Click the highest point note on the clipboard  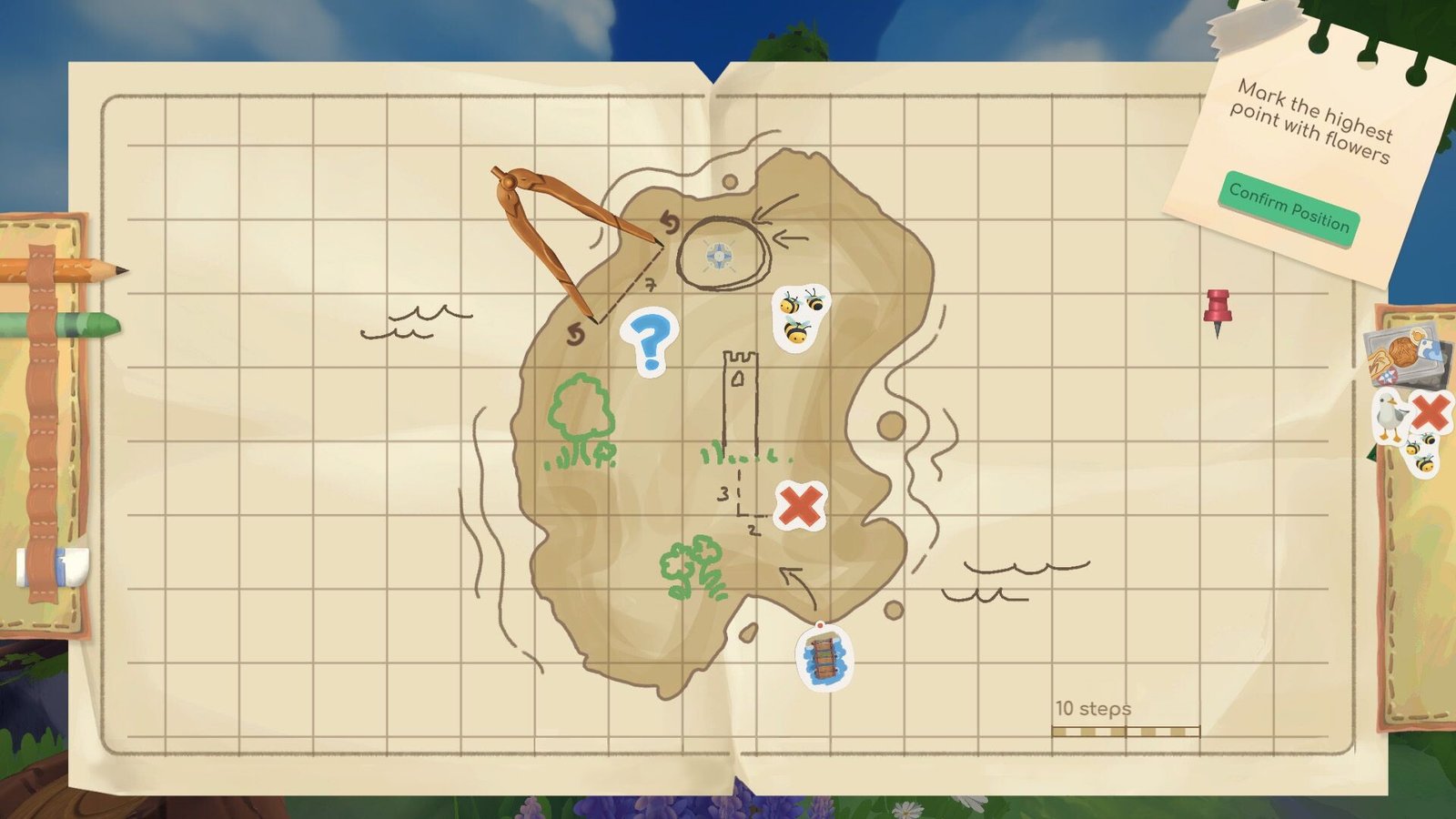1312,116
